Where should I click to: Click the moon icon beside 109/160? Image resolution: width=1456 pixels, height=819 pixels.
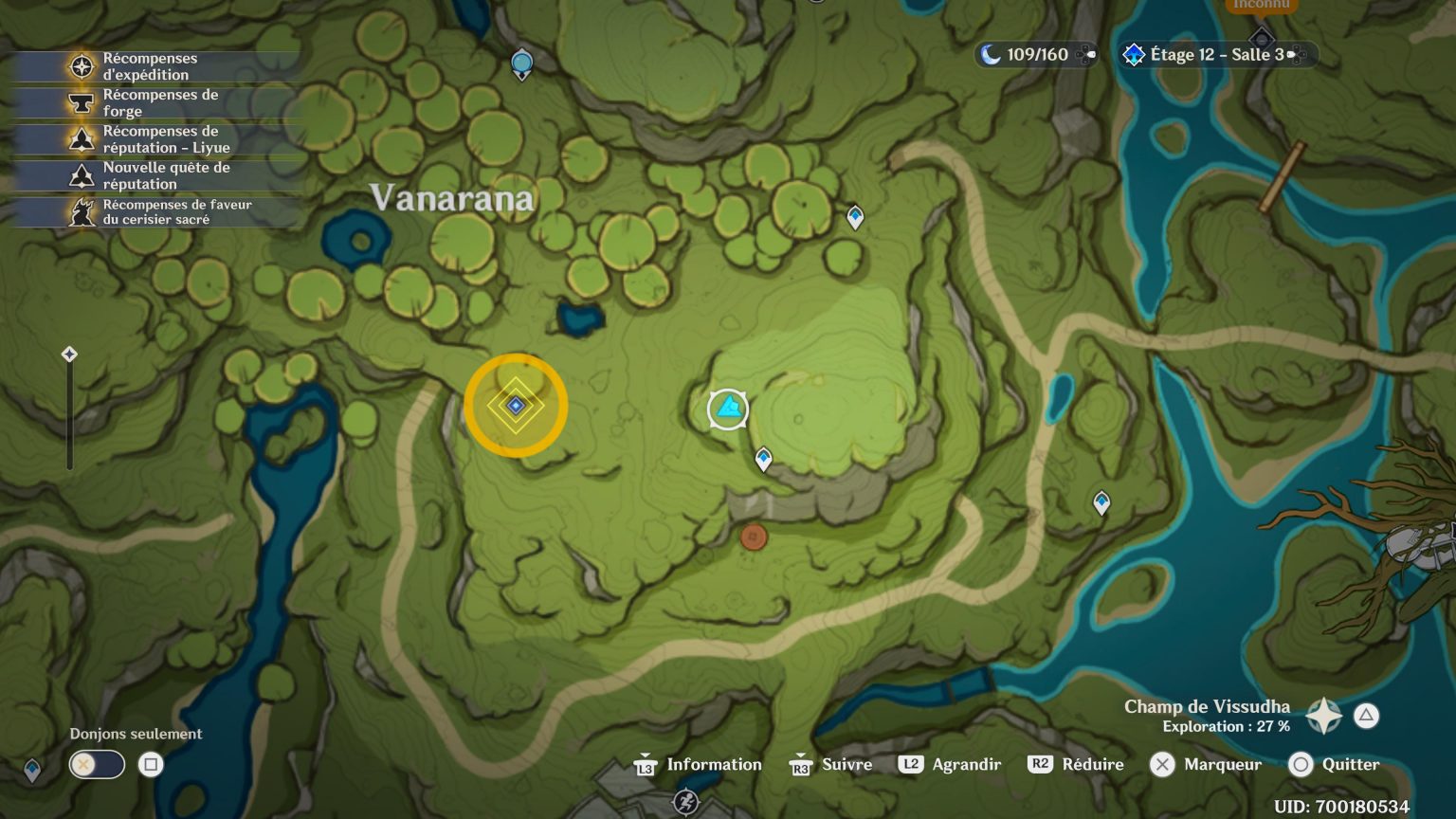[992, 55]
